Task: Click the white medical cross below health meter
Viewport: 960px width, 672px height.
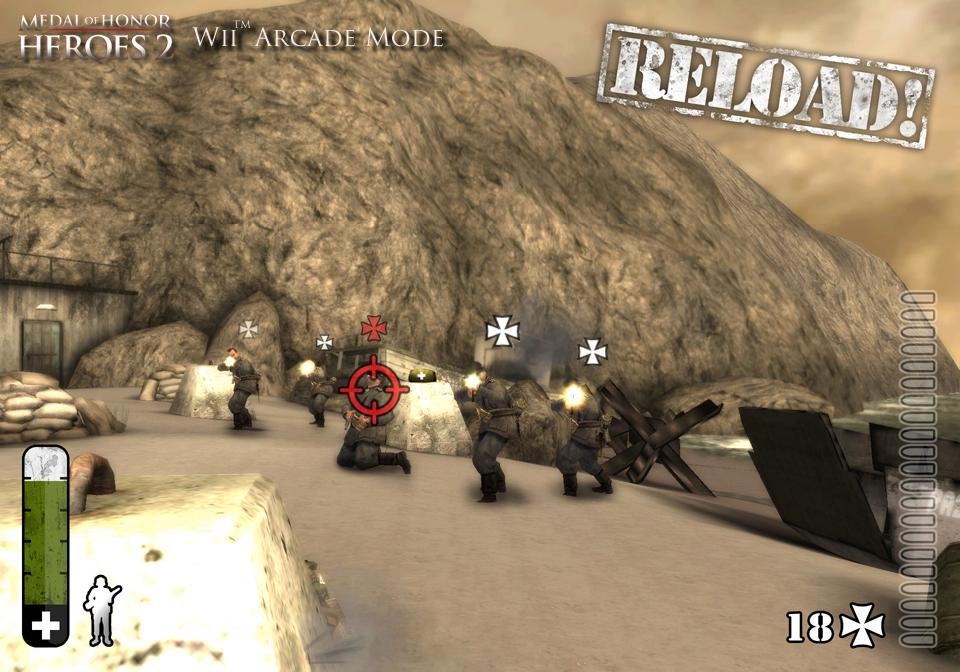Action: click(x=46, y=626)
